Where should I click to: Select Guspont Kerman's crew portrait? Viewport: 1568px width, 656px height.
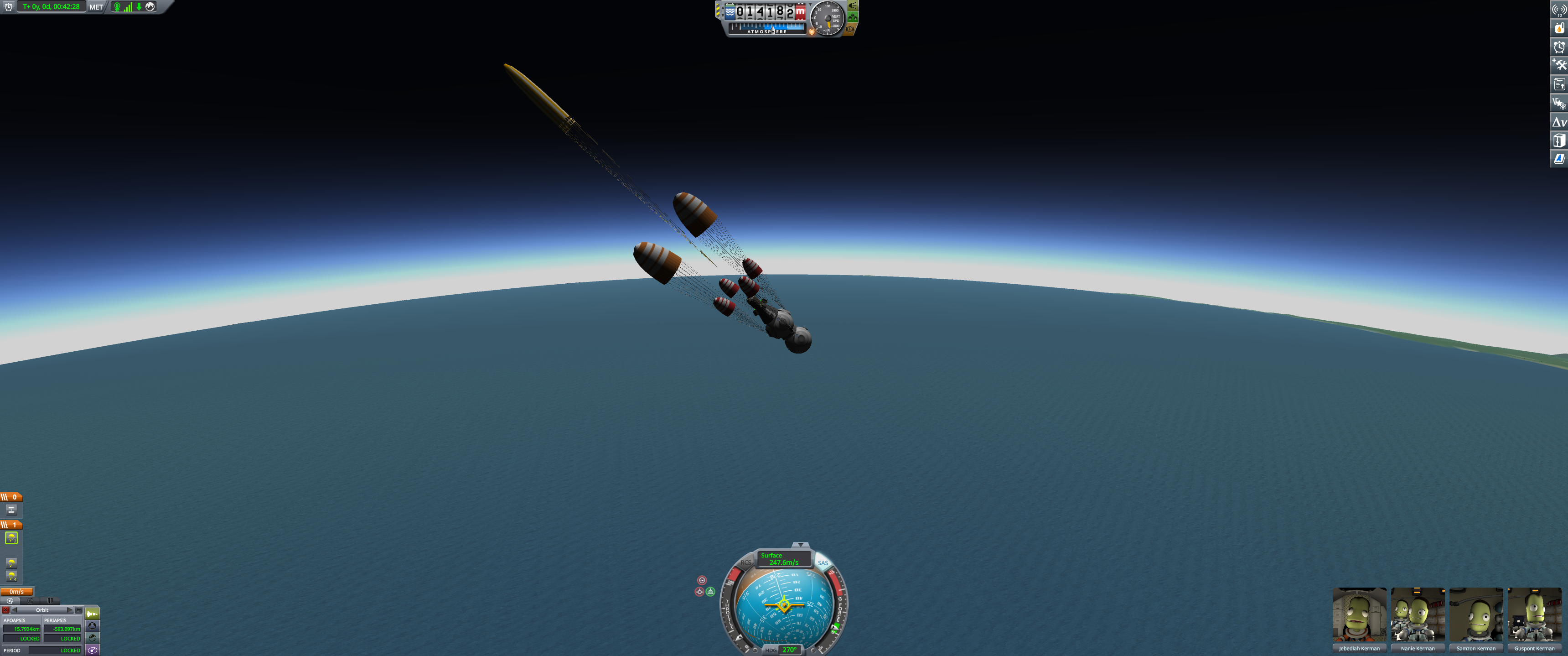point(1534,615)
